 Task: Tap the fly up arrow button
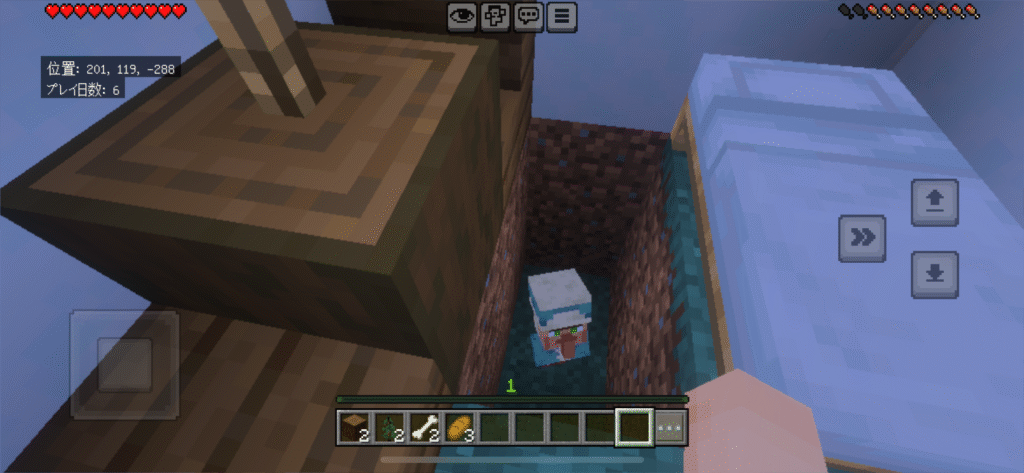pos(935,203)
